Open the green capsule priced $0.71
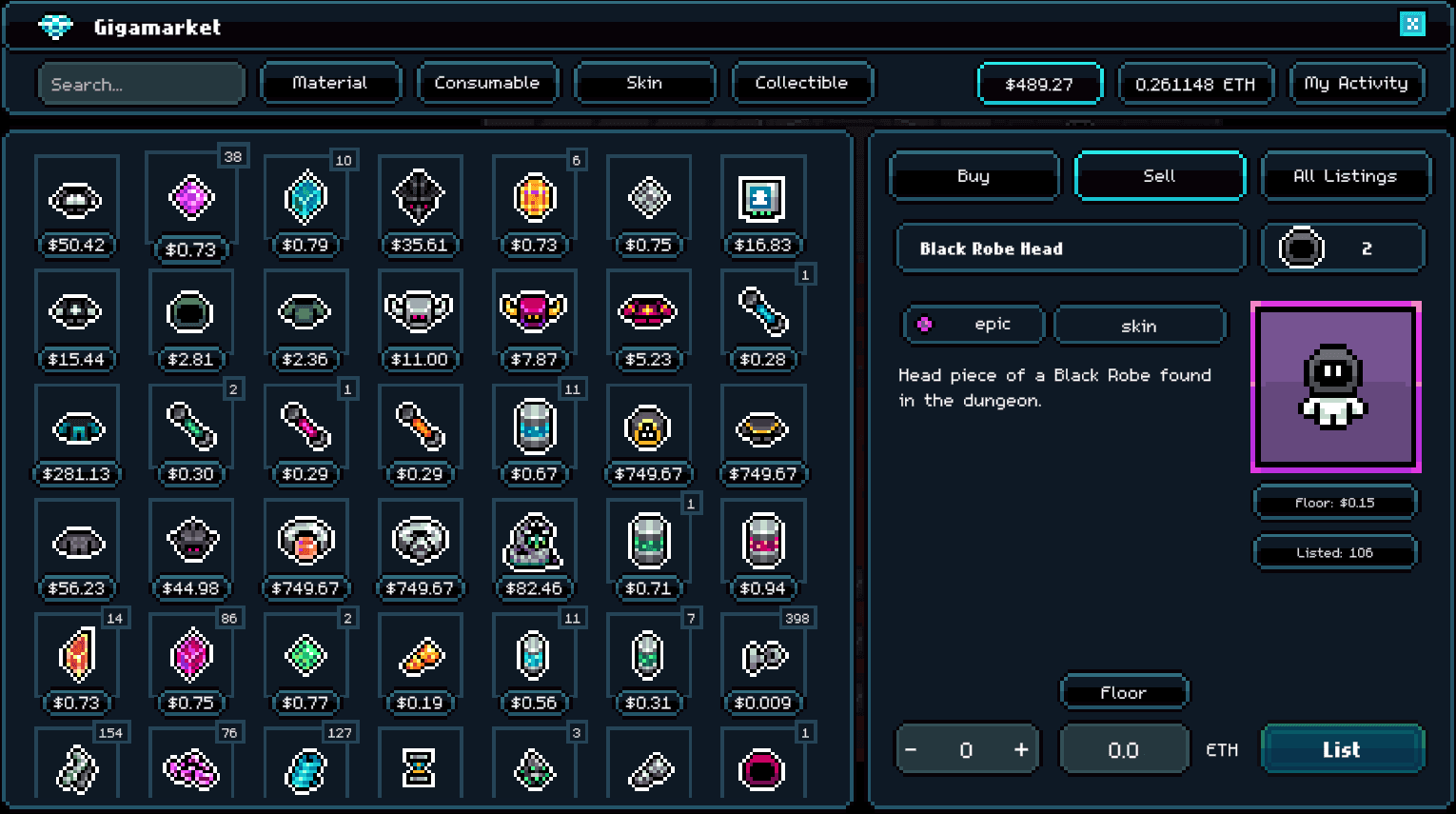Screen dimensions: 1456x814 (x=648, y=540)
